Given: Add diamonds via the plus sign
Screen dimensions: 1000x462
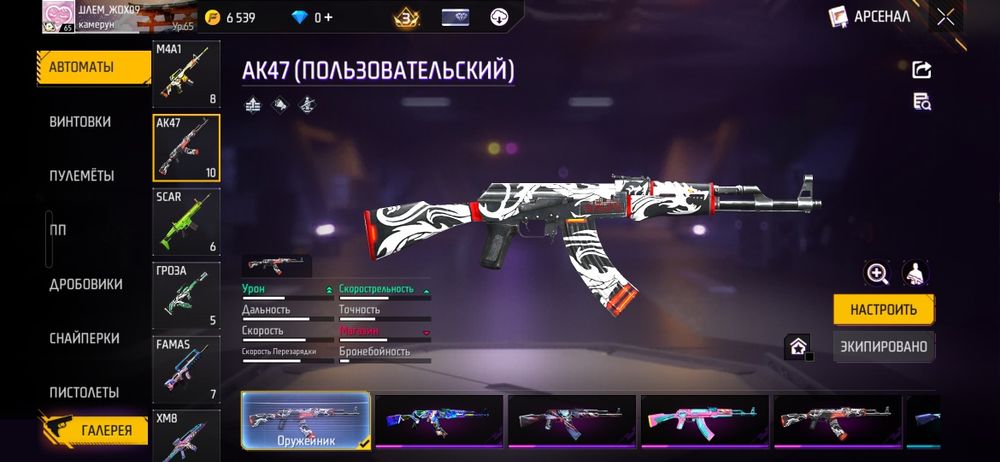Looking at the screenshot, I should (x=329, y=17).
